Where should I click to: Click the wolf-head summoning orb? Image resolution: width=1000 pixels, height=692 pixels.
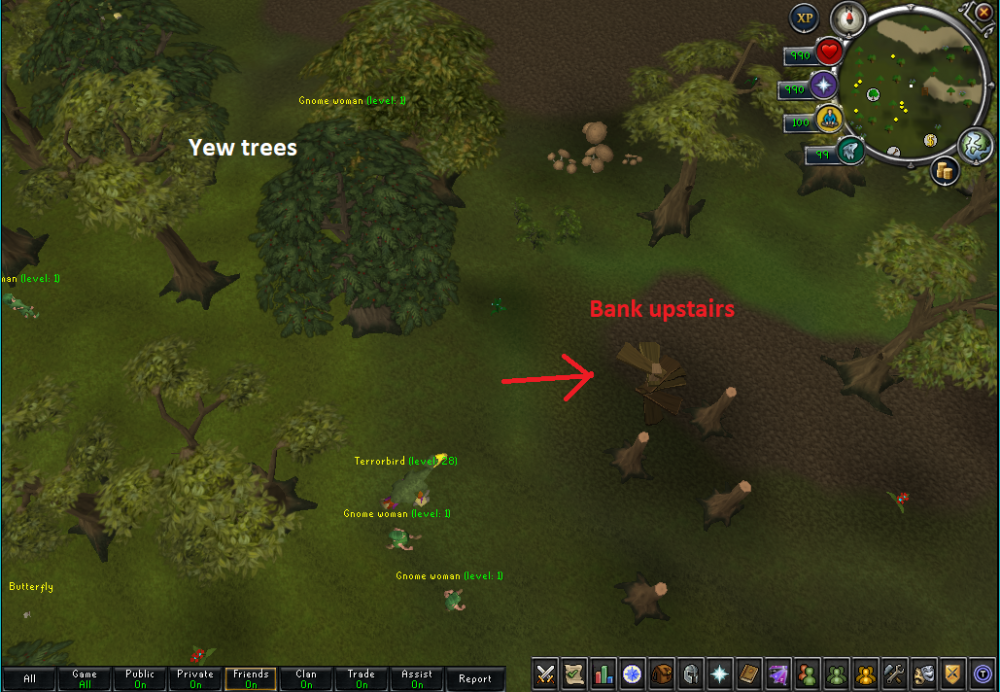tap(851, 152)
